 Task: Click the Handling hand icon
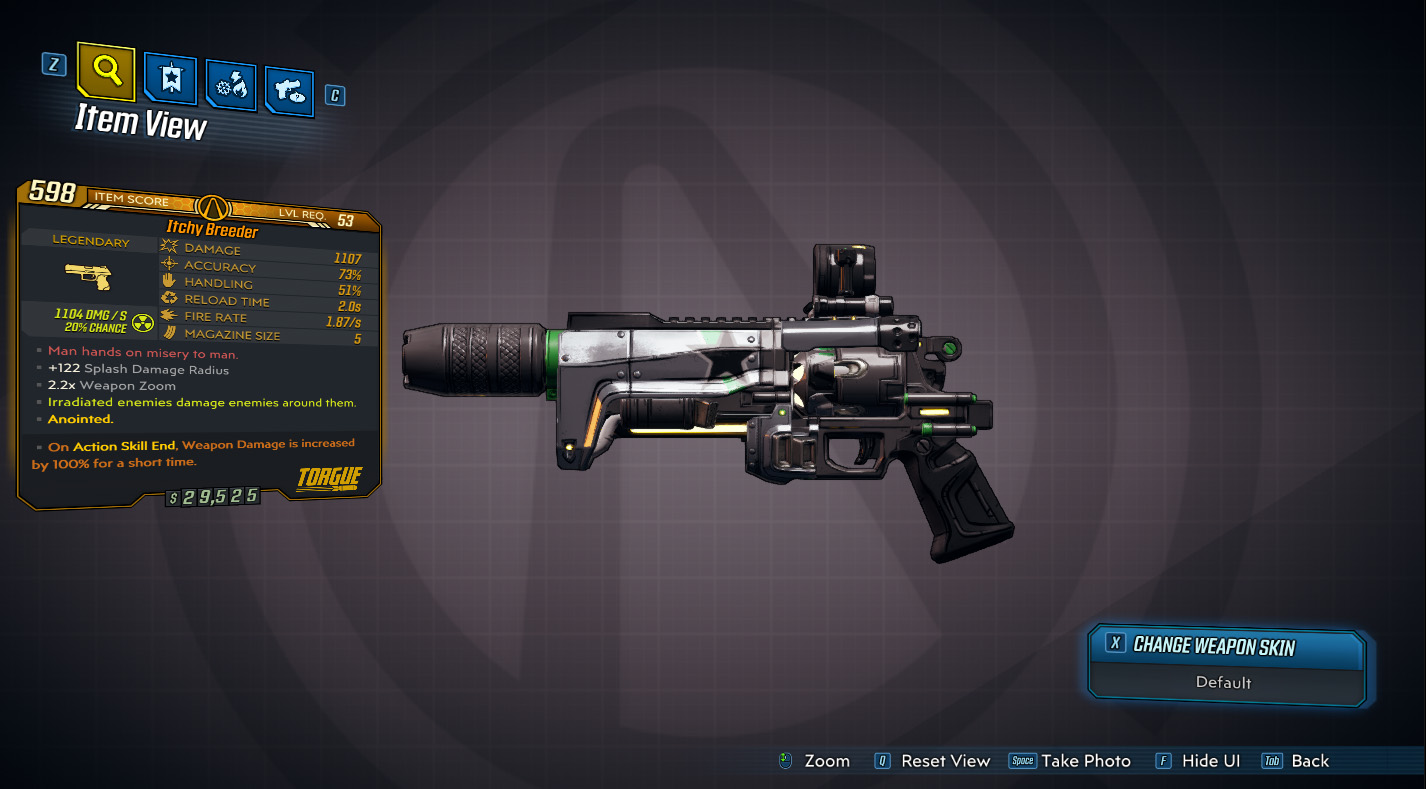(x=167, y=282)
